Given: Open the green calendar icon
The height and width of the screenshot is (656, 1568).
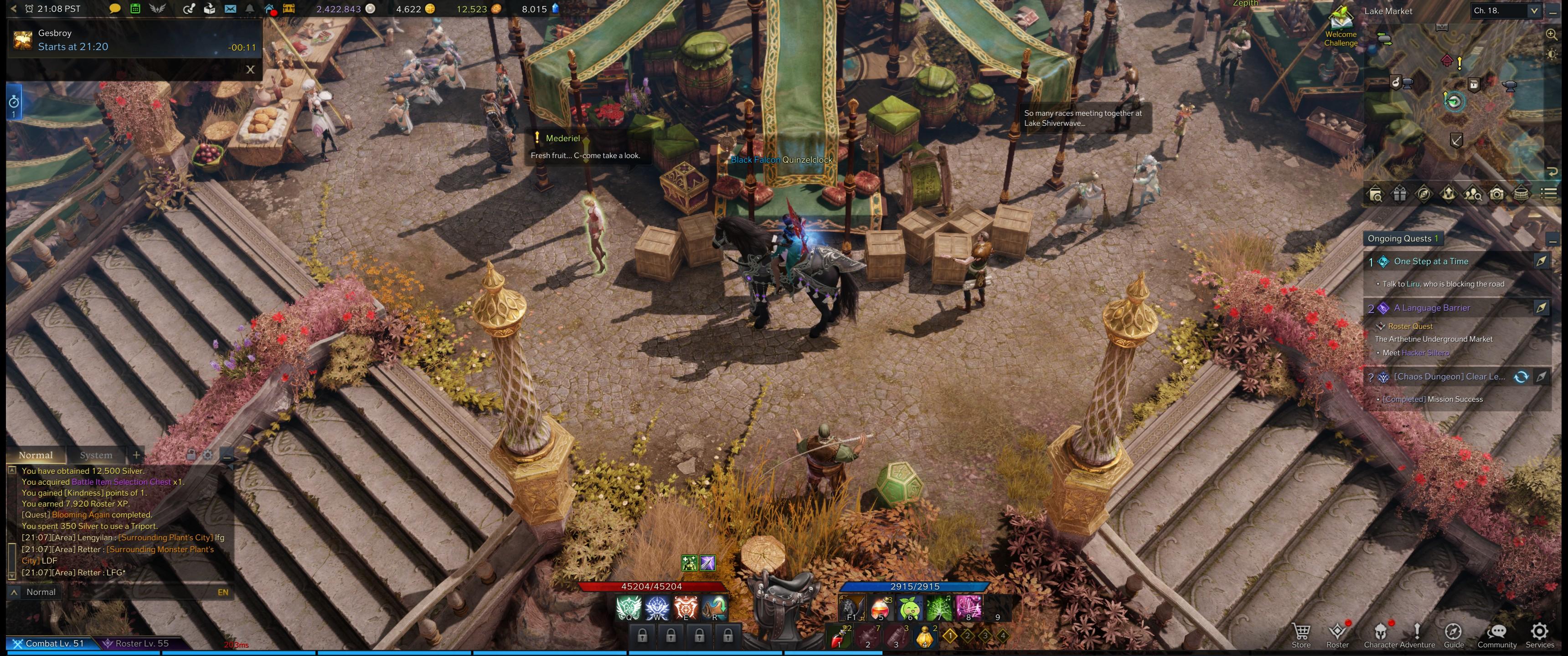Looking at the screenshot, I should coord(135,9).
